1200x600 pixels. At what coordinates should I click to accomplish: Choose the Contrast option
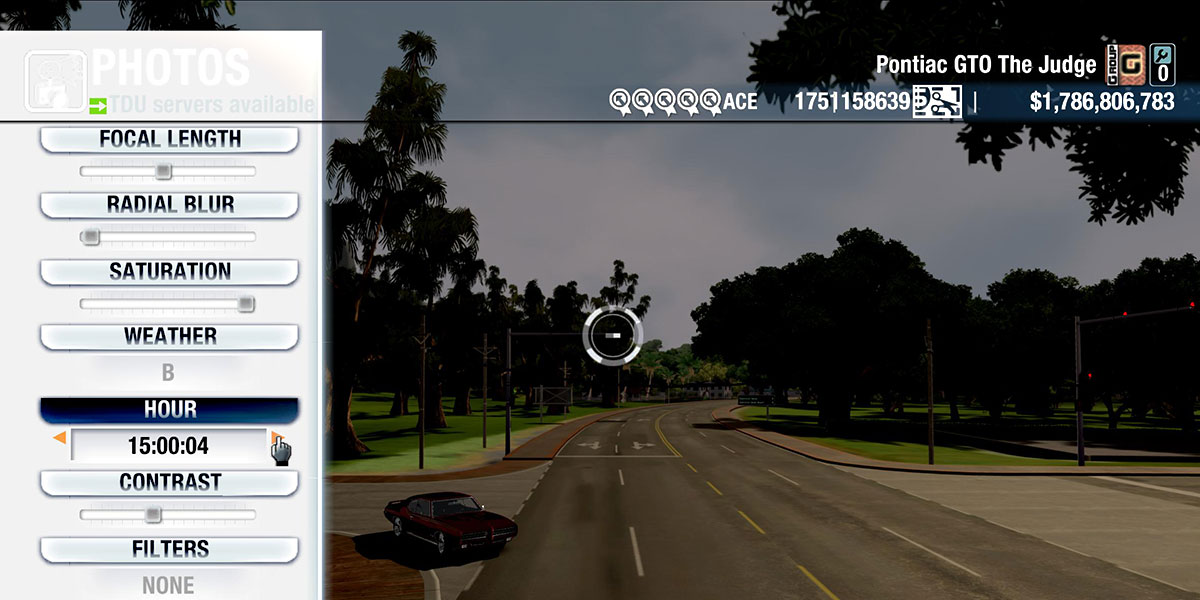click(x=169, y=483)
